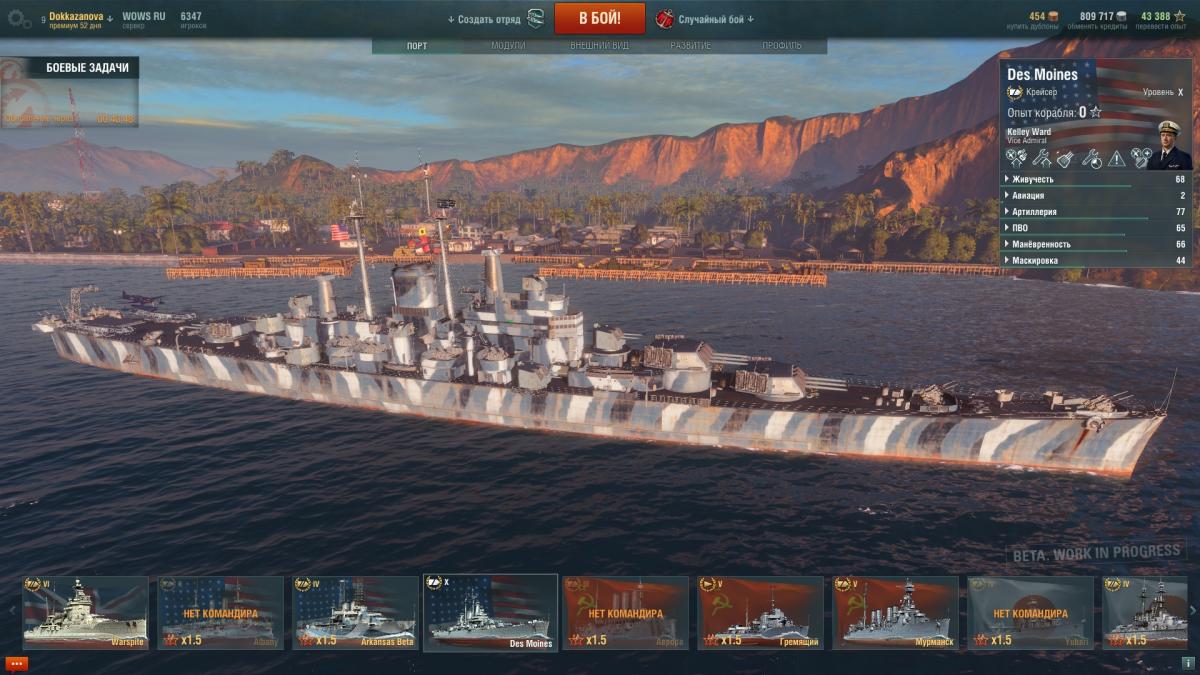
Task: Open the settings gear menu
Action: click(19, 18)
